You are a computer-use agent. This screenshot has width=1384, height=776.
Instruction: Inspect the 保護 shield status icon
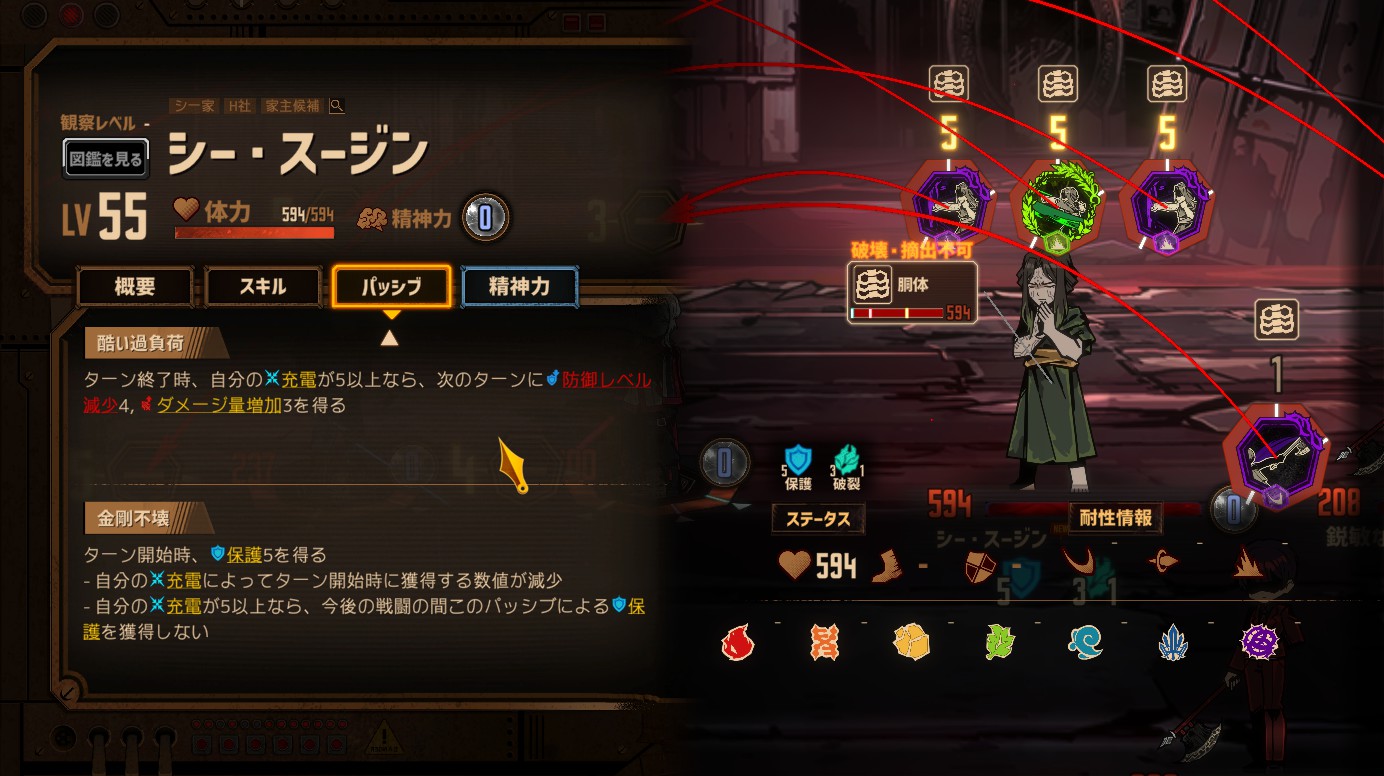(798, 463)
